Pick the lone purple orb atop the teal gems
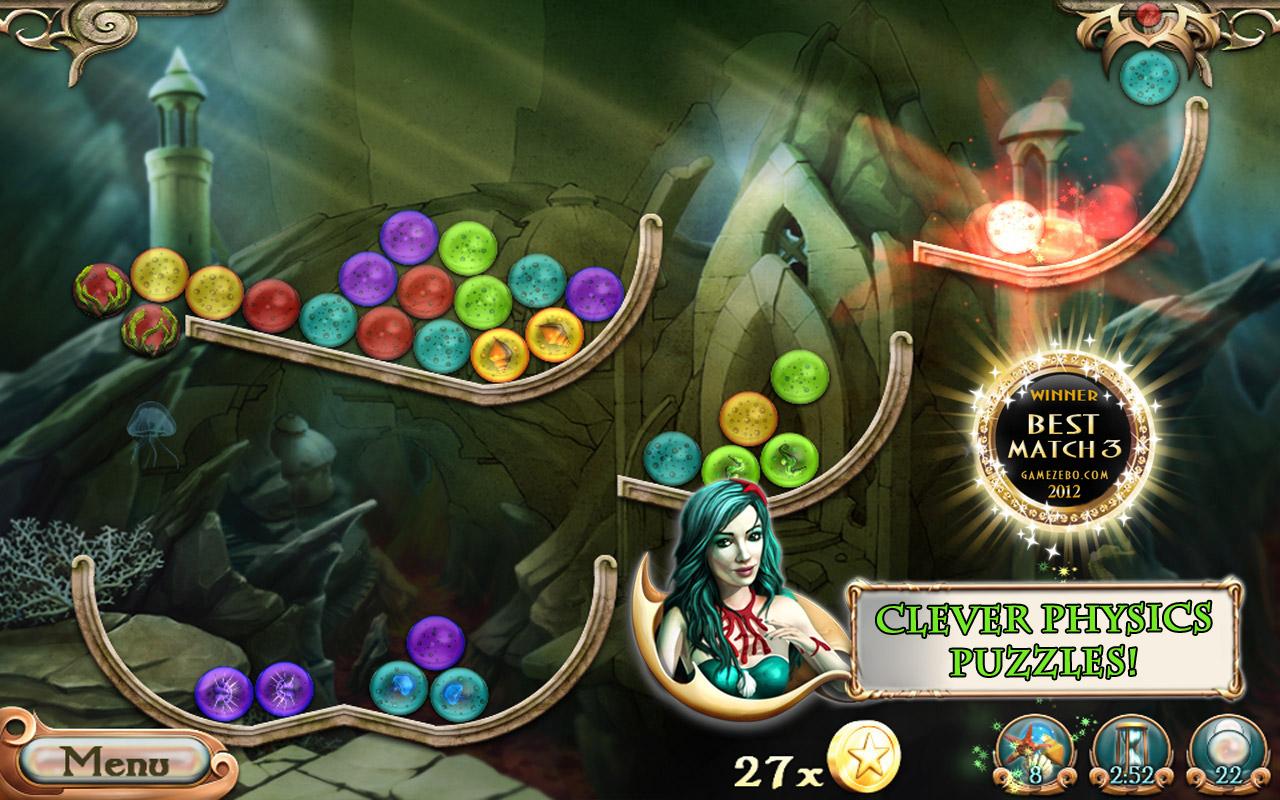This screenshot has width=1280, height=800. 436,643
